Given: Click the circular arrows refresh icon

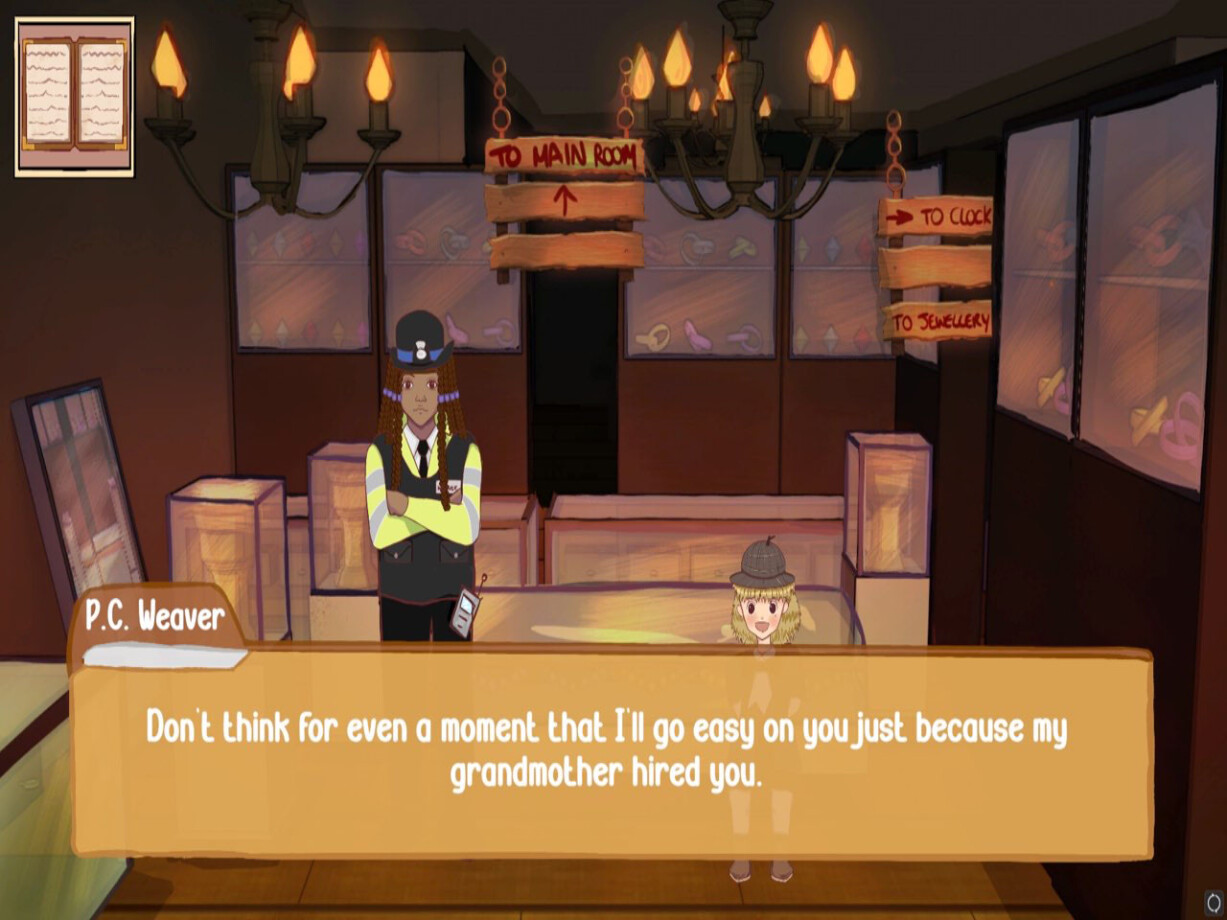Looking at the screenshot, I should point(1214,901).
